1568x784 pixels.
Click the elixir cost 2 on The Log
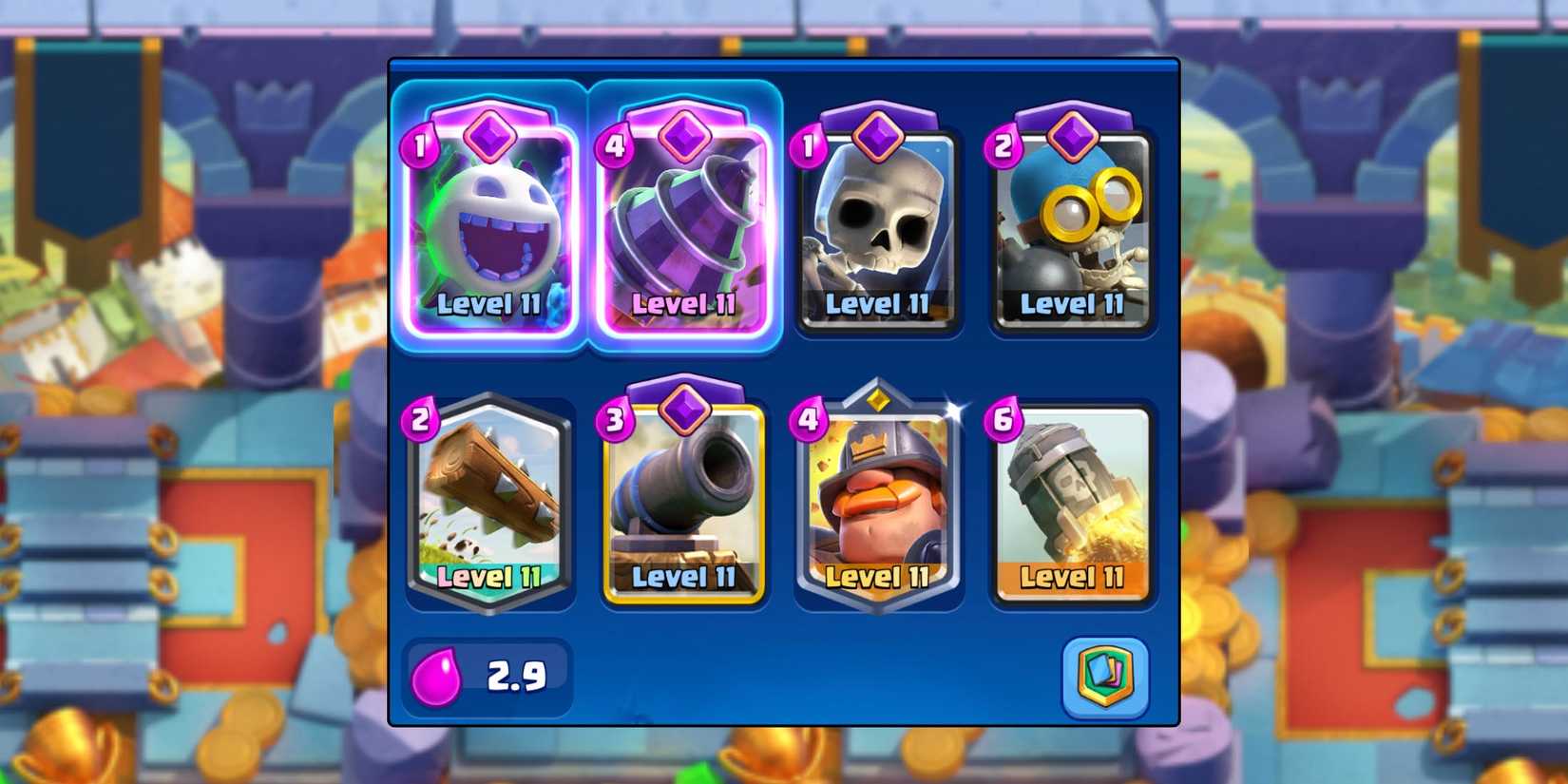point(421,421)
